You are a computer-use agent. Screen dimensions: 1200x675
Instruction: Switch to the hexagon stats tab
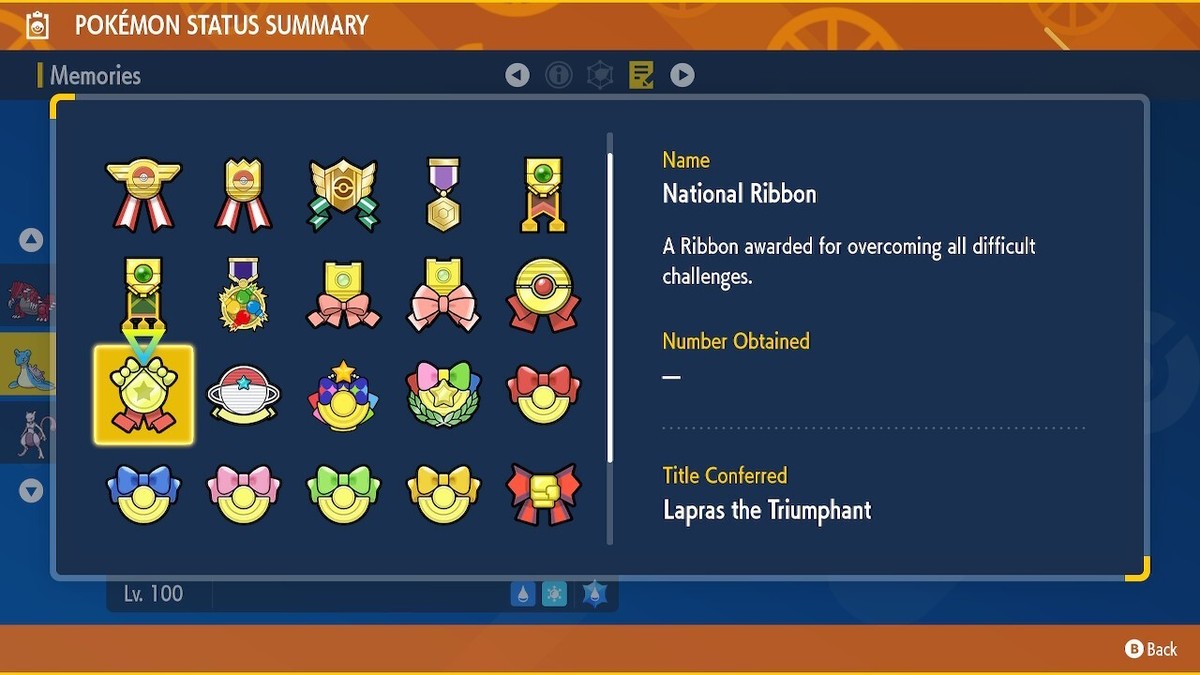point(600,75)
